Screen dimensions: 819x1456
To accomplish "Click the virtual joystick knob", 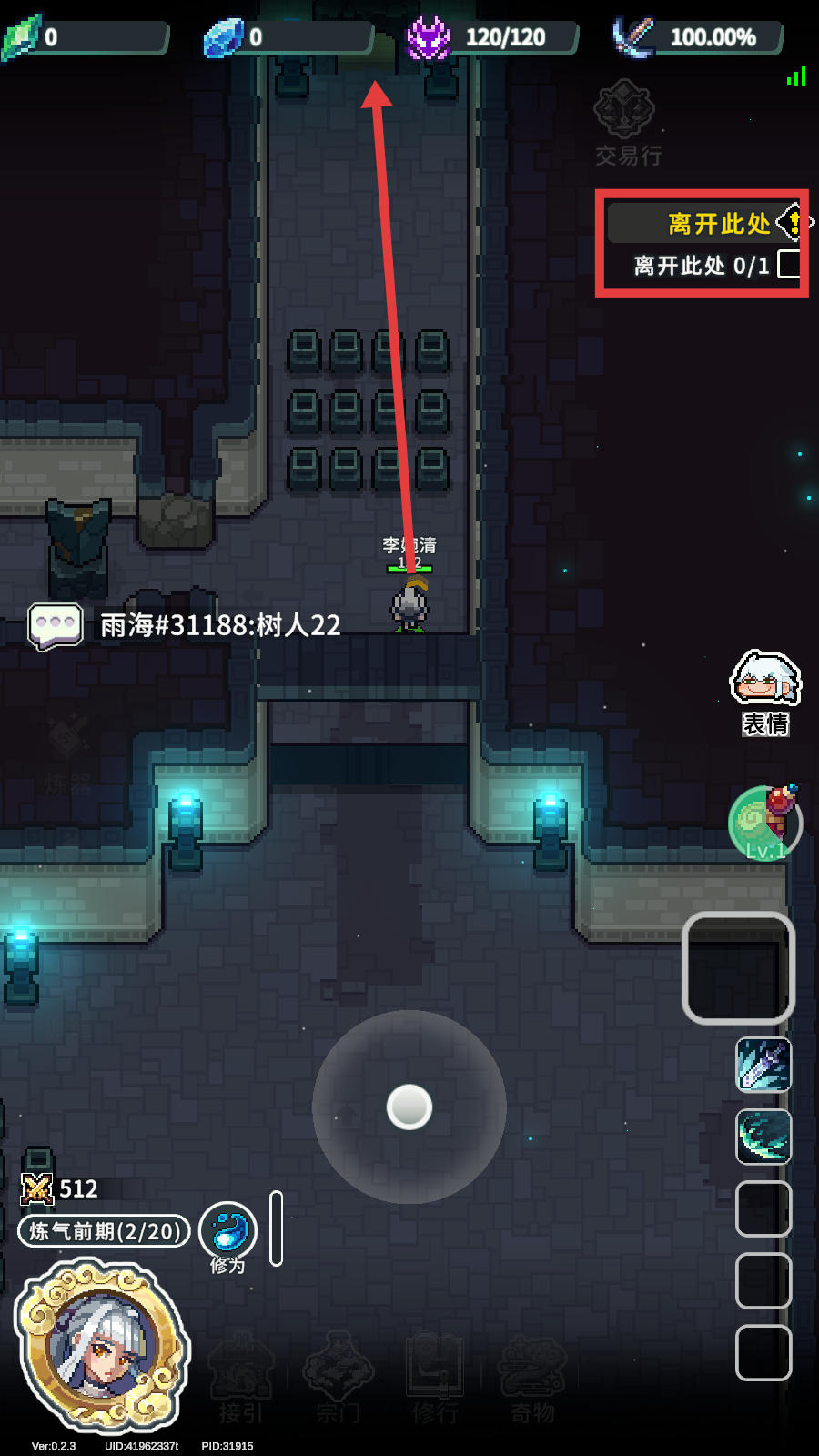I will (x=409, y=1107).
